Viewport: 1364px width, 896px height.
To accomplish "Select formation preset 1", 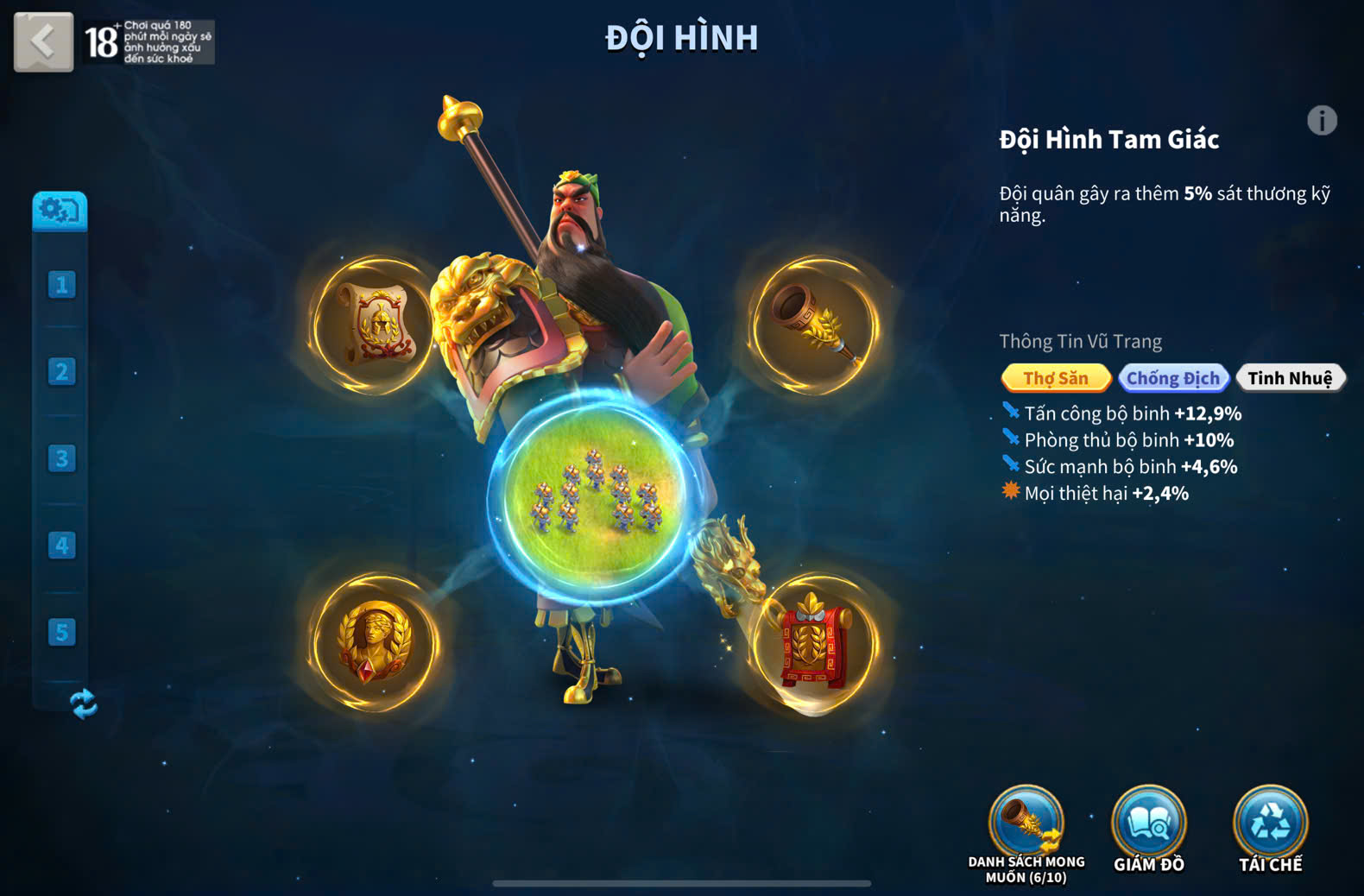I will pos(61,285).
